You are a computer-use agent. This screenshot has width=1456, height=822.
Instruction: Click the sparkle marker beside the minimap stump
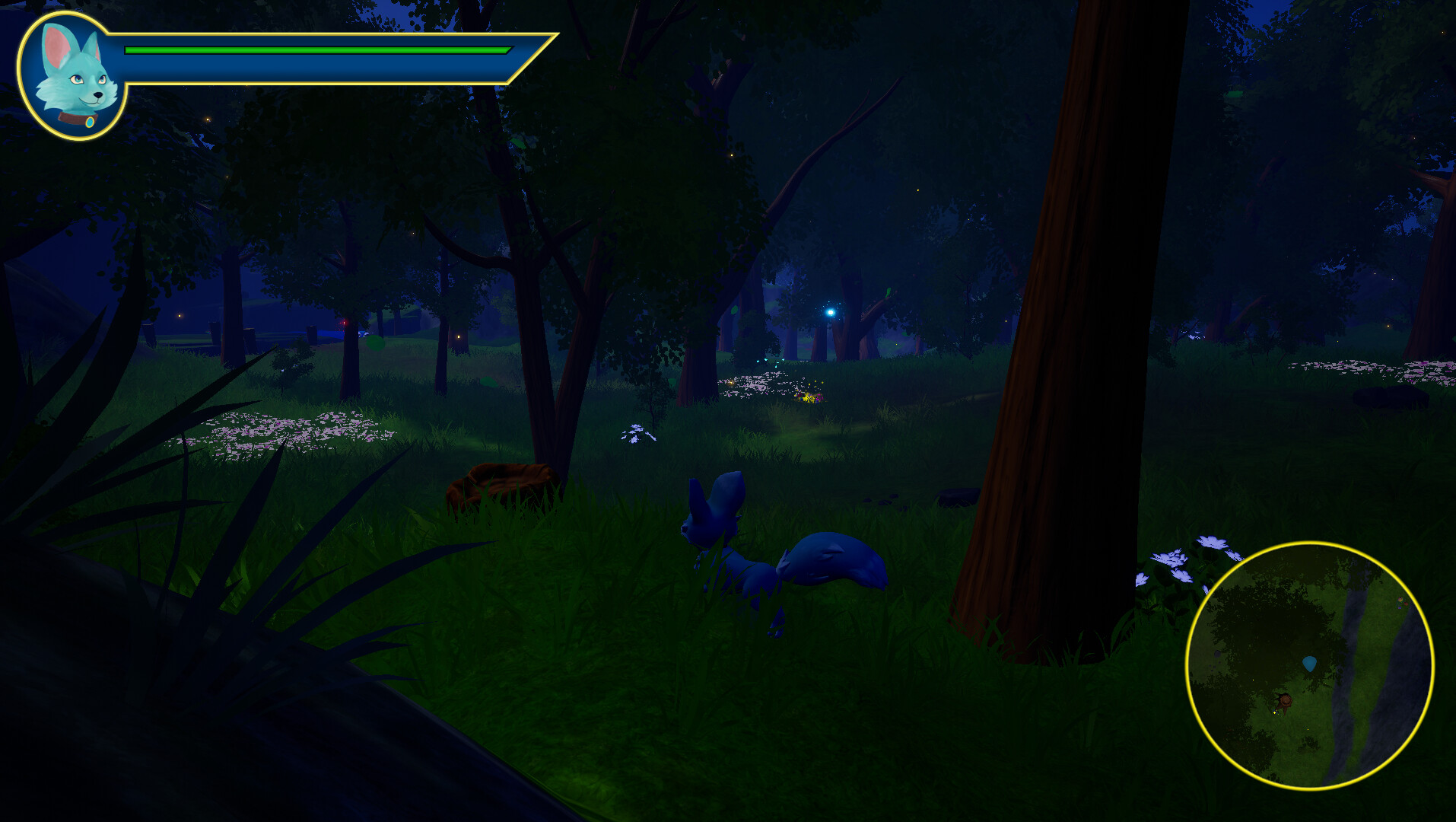point(1275,713)
